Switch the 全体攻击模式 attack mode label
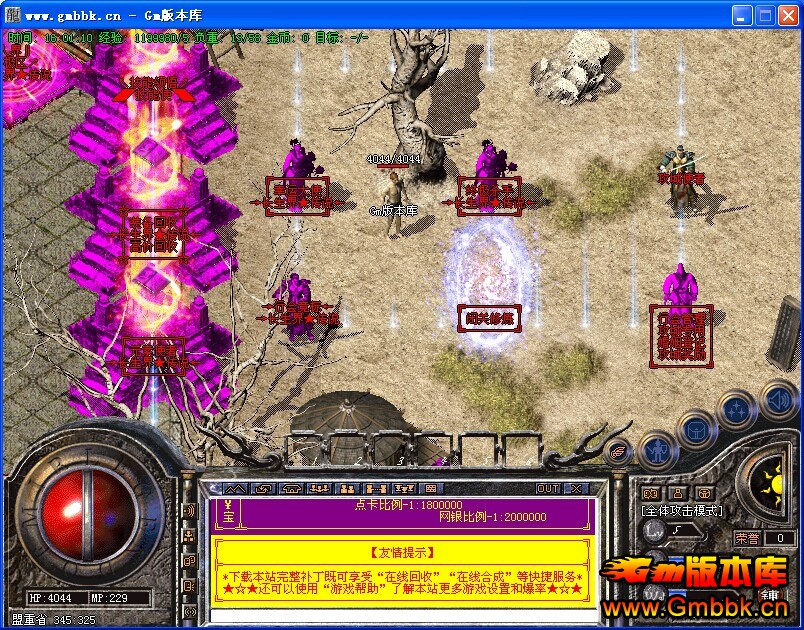 682,511
